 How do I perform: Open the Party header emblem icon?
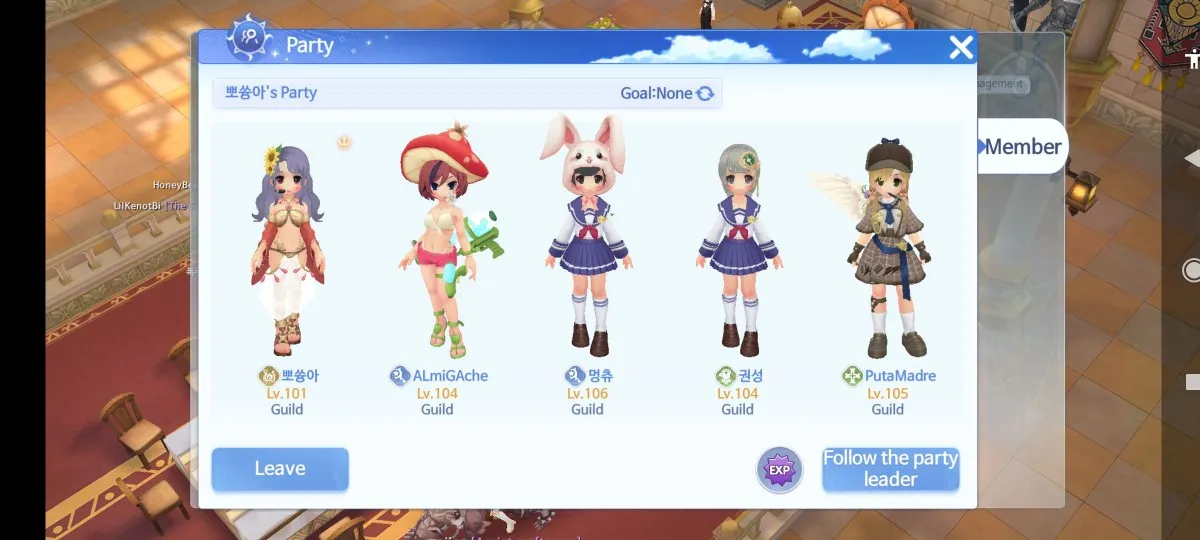(x=248, y=42)
